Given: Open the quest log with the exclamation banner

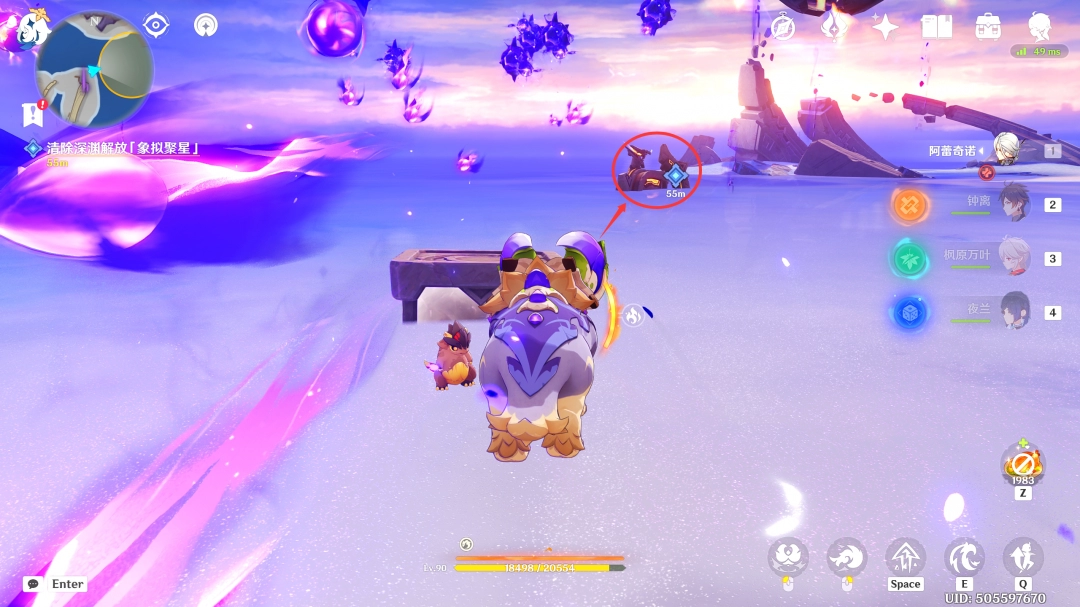Looking at the screenshot, I should pos(33,113).
